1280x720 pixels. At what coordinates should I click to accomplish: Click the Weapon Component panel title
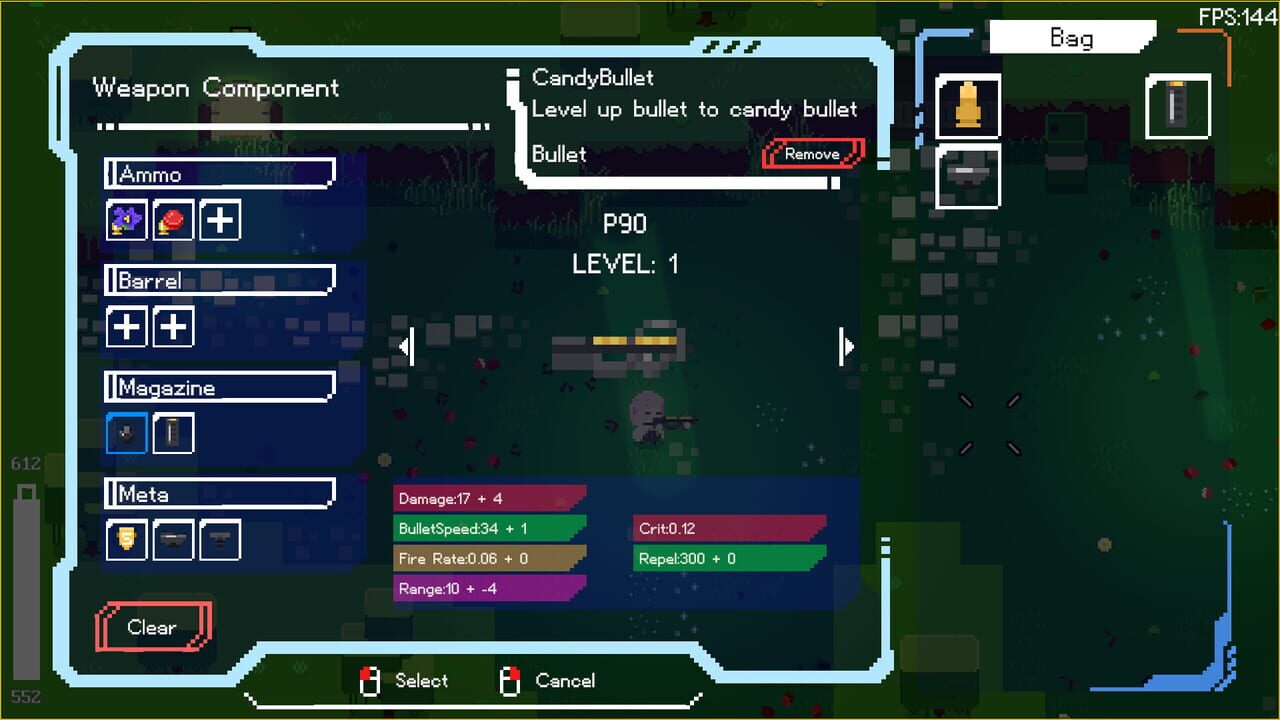click(x=214, y=88)
